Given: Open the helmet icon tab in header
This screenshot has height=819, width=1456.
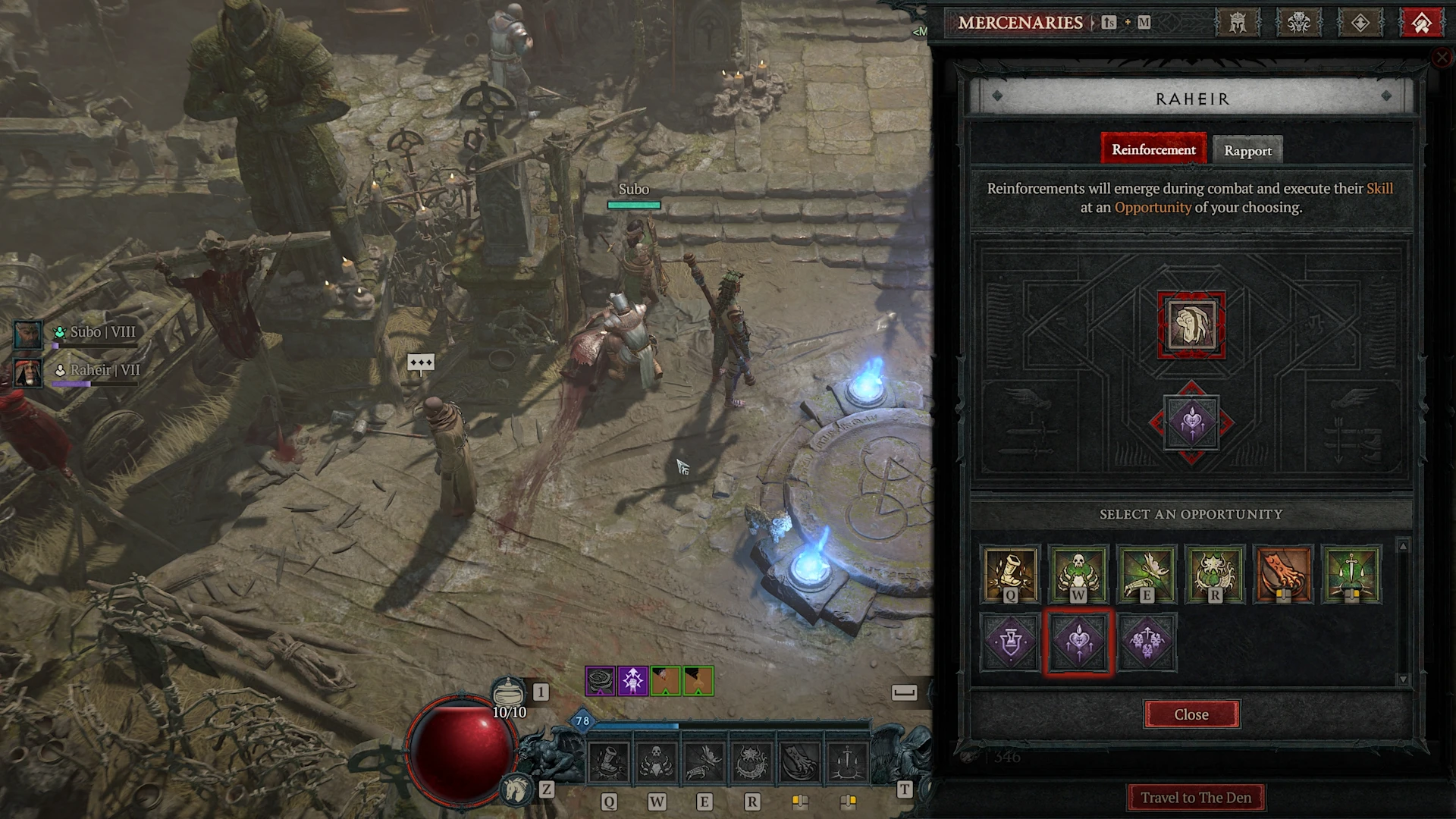Looking at the screenshot, I should point(1238,23).
